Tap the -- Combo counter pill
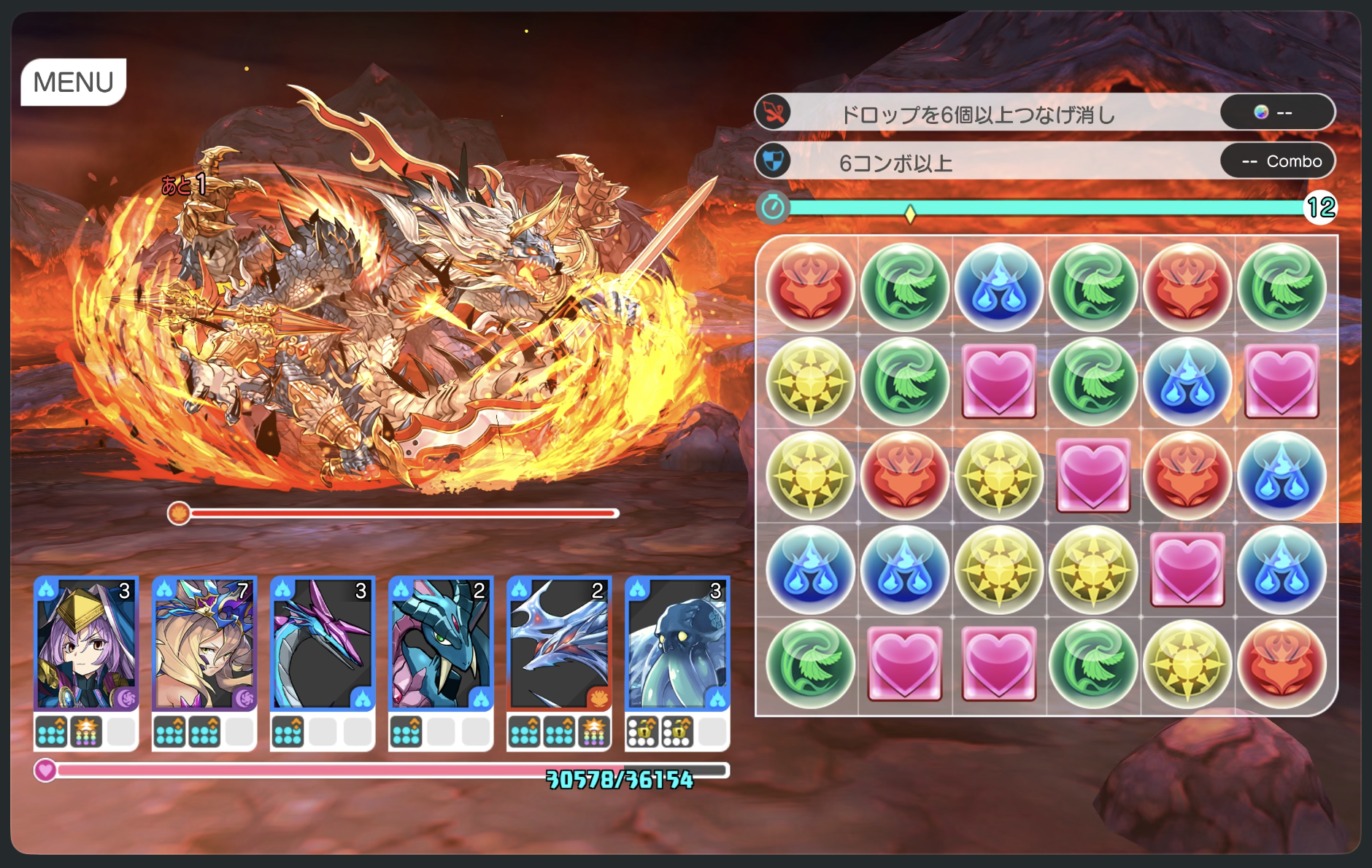1372x868 pixels. 1277,160
